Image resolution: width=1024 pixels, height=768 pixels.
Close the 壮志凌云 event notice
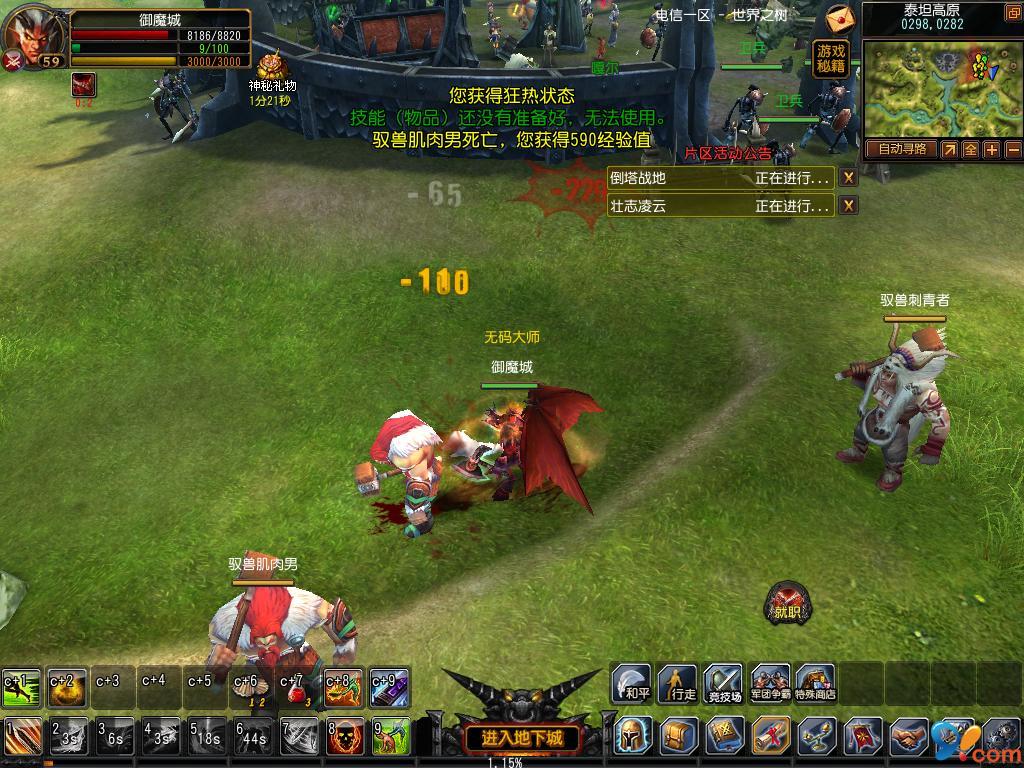pos(848,206)
